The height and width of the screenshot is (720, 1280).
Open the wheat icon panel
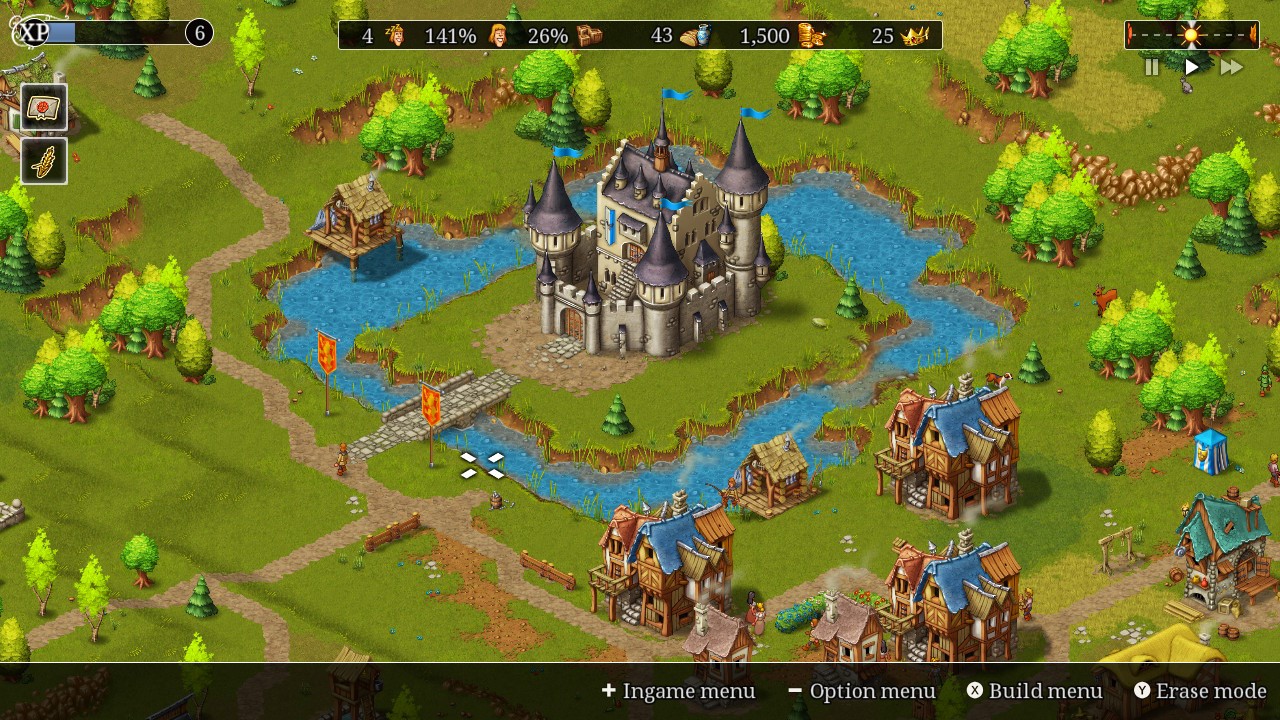(44, 161)
